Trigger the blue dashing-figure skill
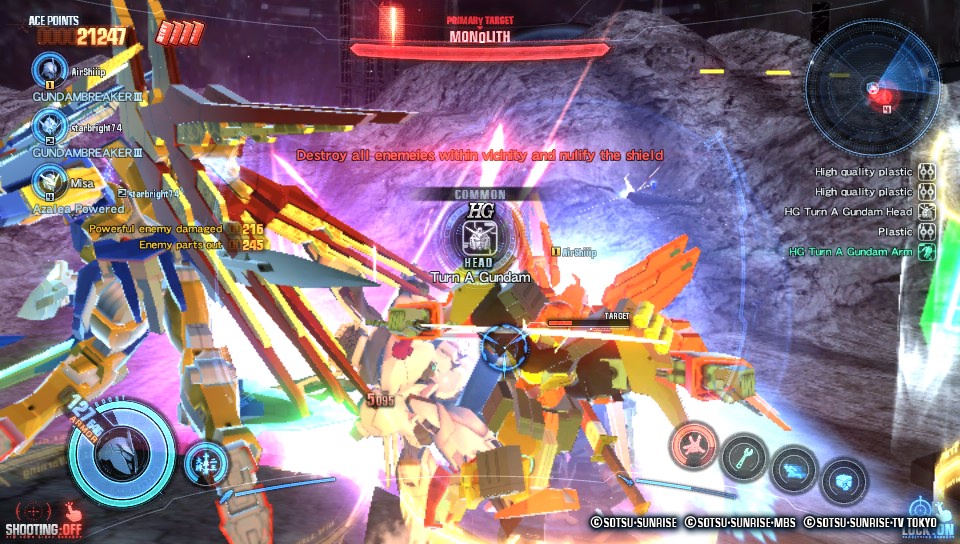960x544 pixels. [795, 470]
